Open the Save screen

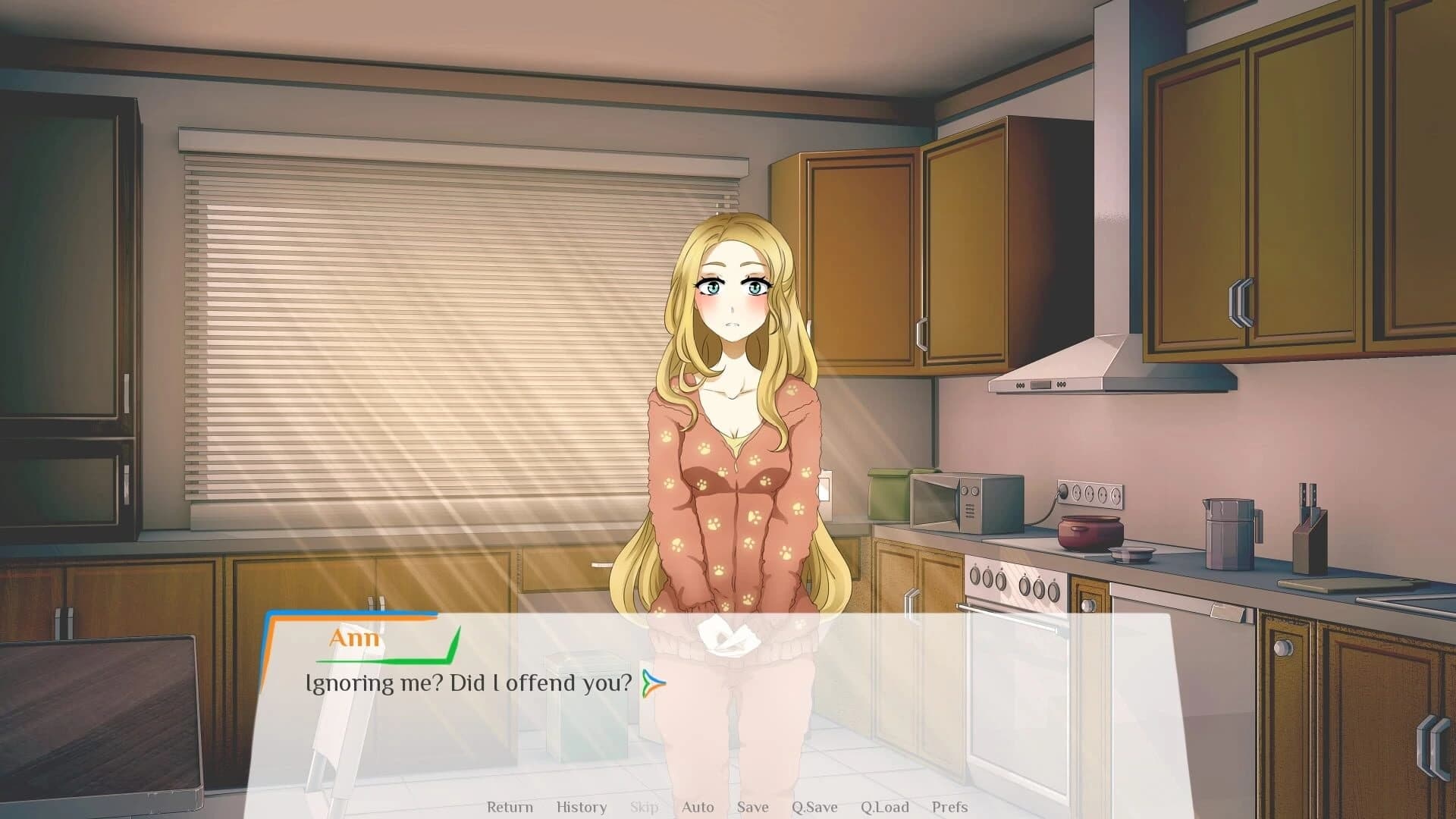(x=752, y=807)
